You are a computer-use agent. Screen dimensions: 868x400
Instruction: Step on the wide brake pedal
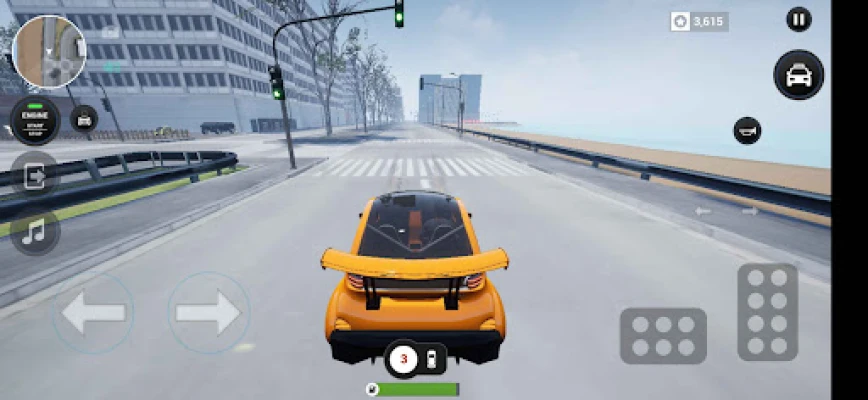tap(663, 336)
